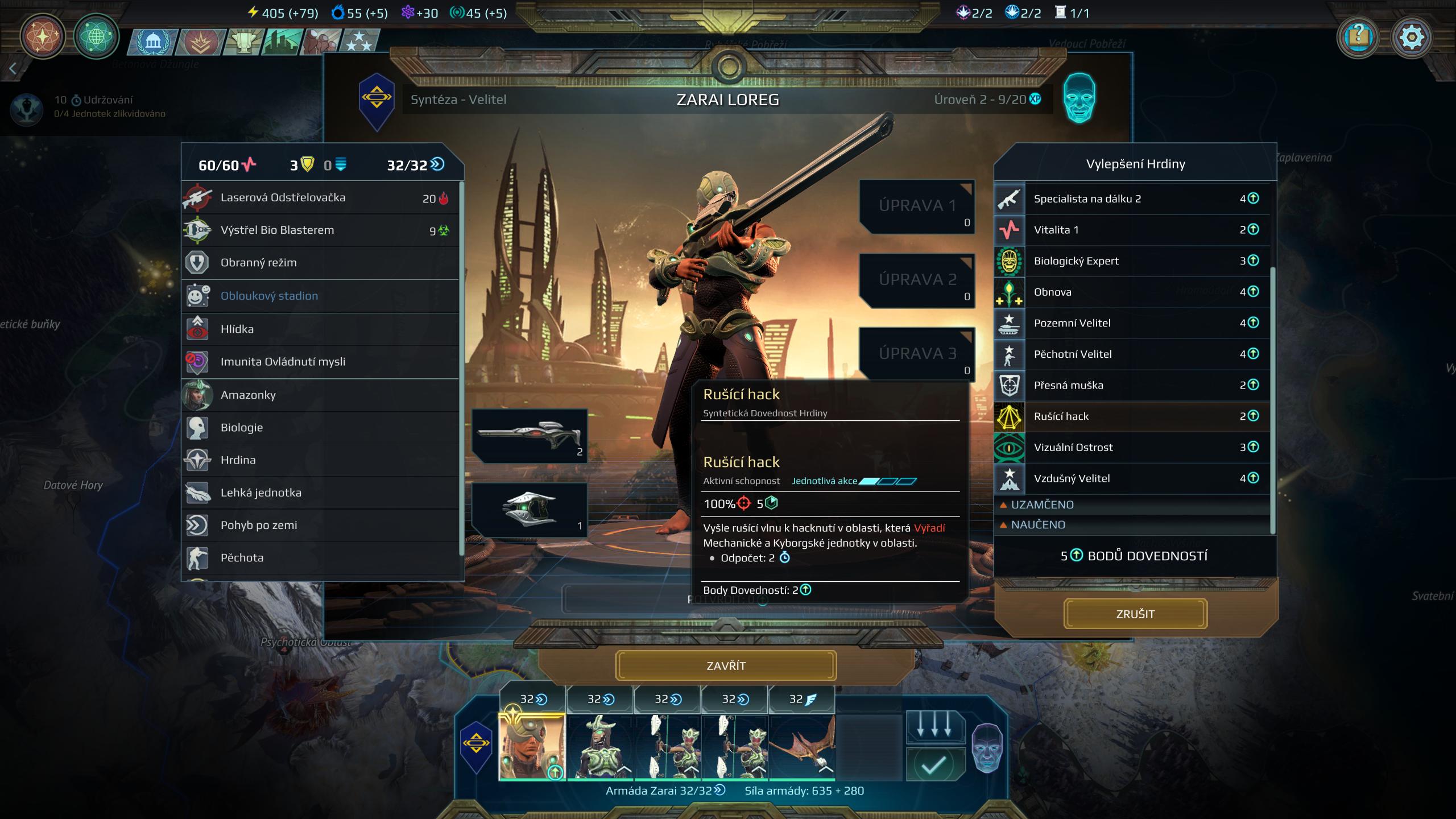Screen dimensions: 1456x819
Task: Expand the Uzamčeno section
Action: 1042,504
